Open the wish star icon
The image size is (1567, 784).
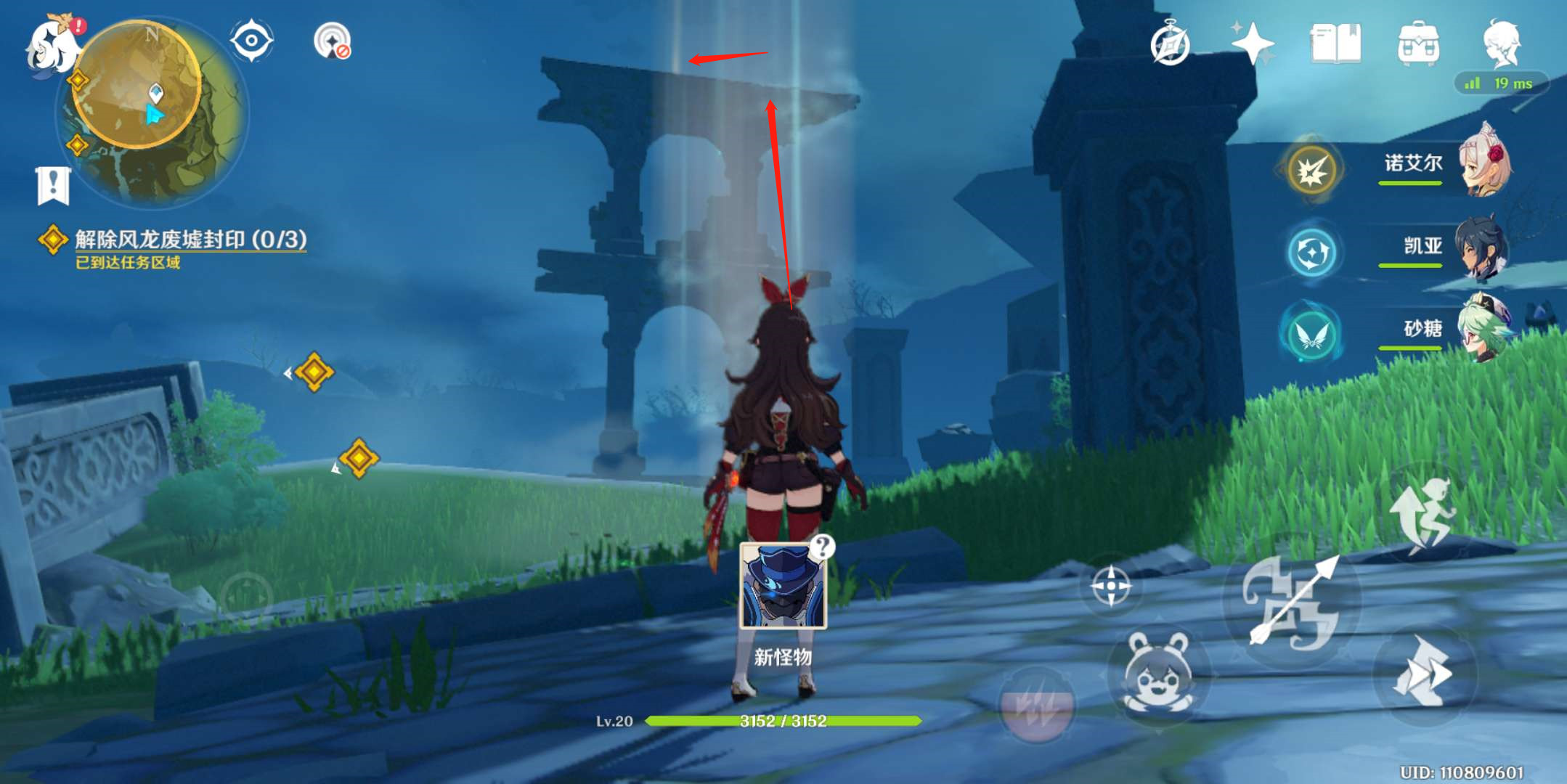click(1252, 44)
